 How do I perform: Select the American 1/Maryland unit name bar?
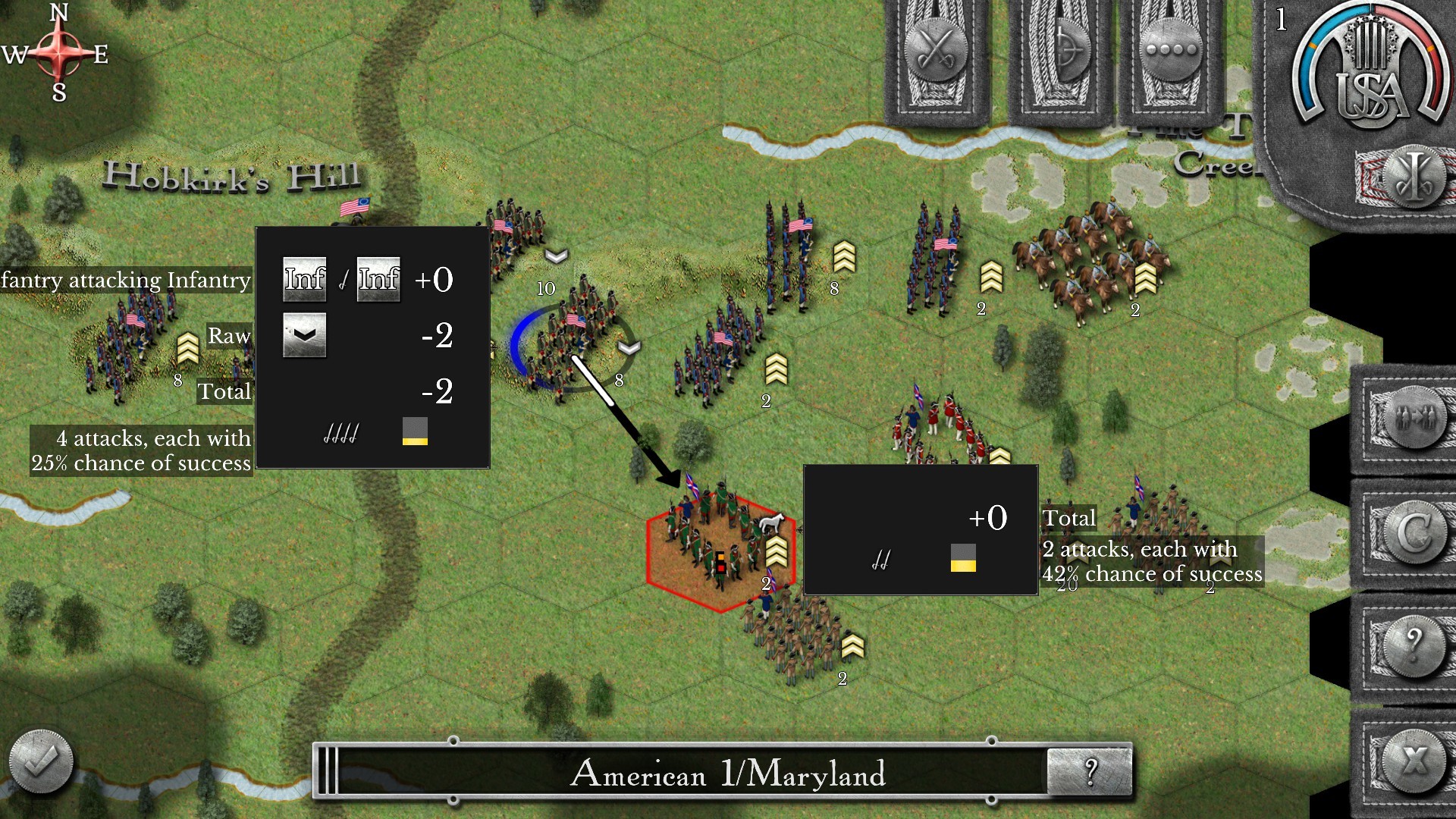pos(728,774)
